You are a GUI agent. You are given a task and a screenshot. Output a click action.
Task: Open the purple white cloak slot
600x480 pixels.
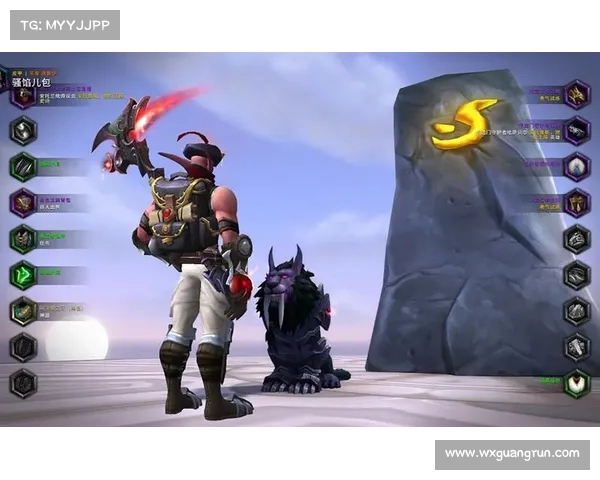click(x=576, y=166)
